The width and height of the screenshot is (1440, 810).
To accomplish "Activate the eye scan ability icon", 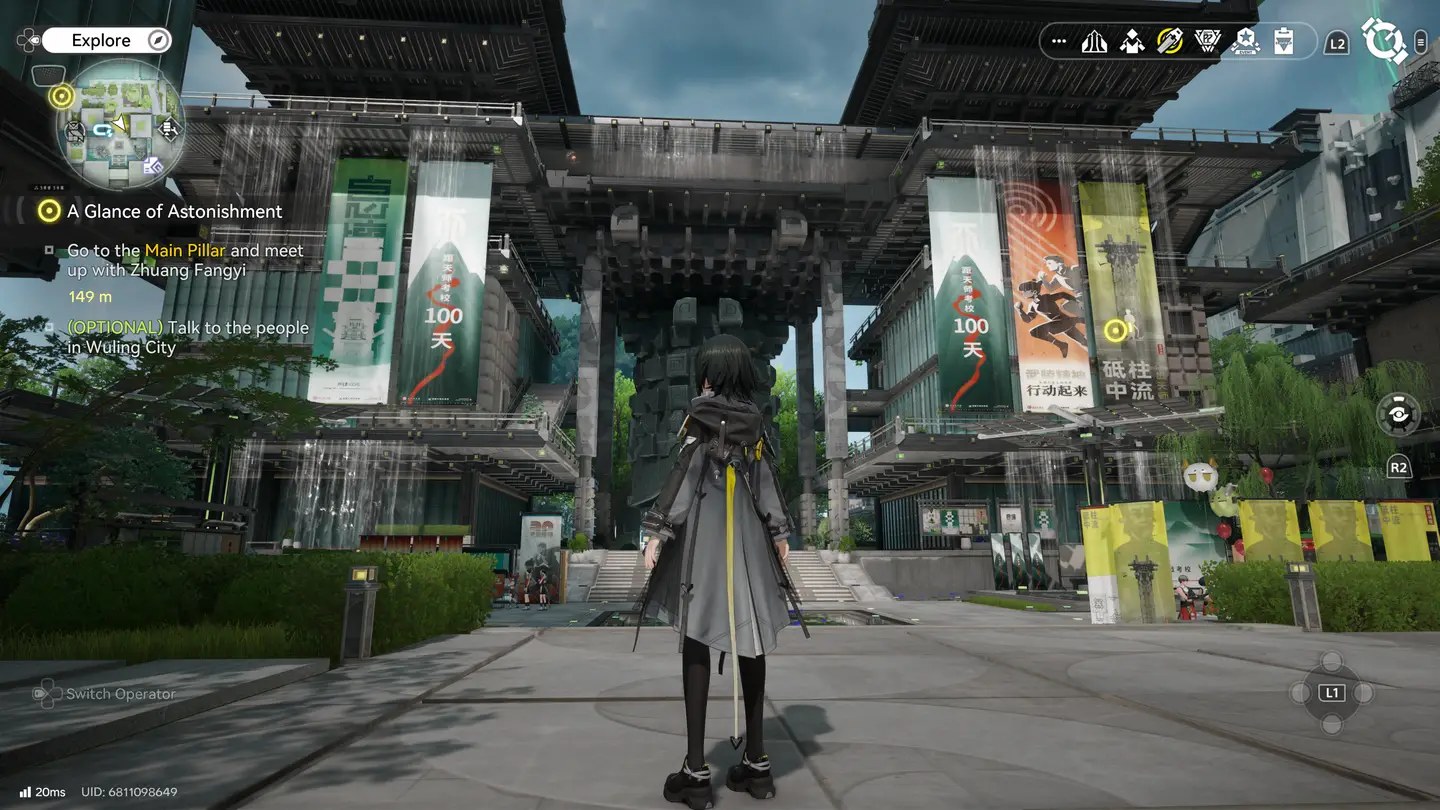I will tap(1397, 414).
